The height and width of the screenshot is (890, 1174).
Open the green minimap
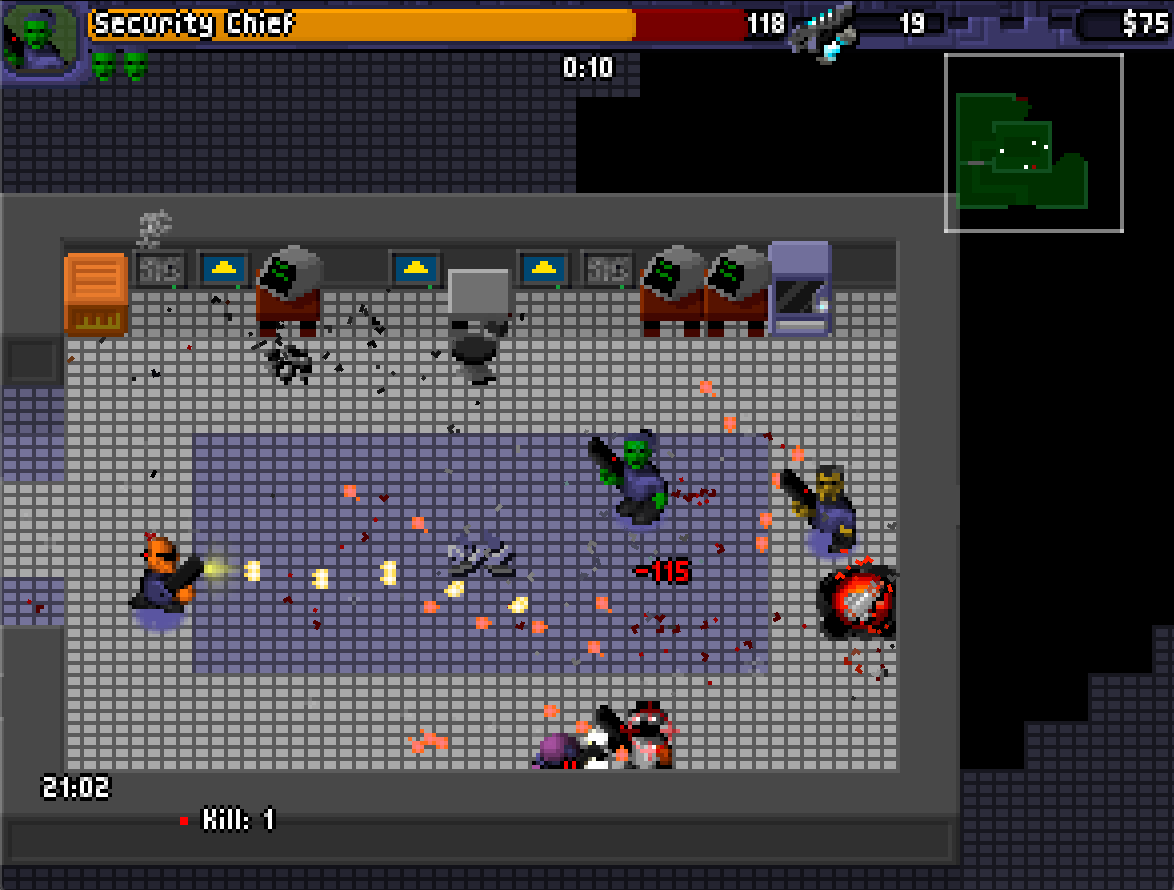click(1033, 143)
